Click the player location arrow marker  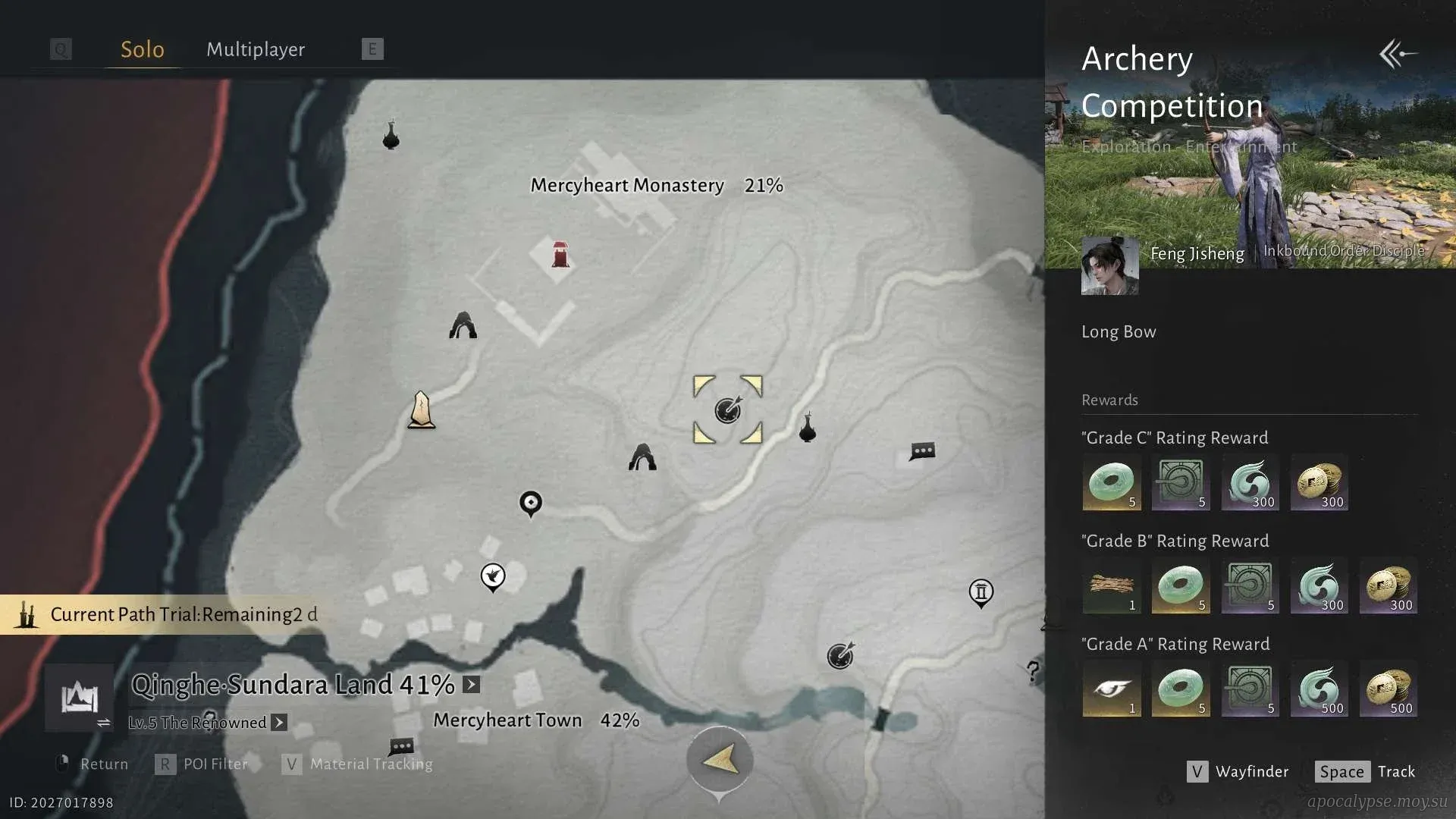720,759
